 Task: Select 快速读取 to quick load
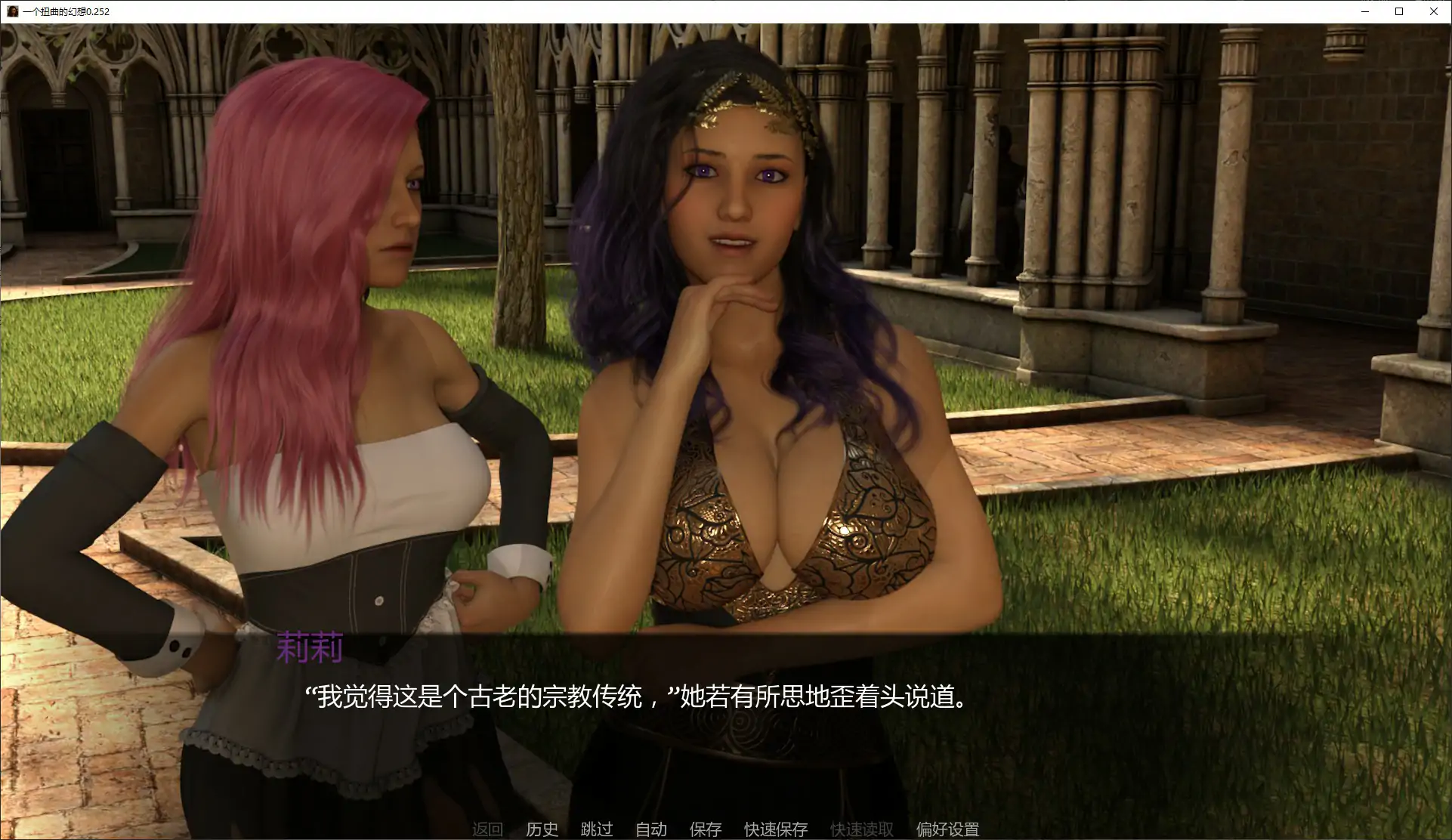pyautogui.click(x=861, y=828)
